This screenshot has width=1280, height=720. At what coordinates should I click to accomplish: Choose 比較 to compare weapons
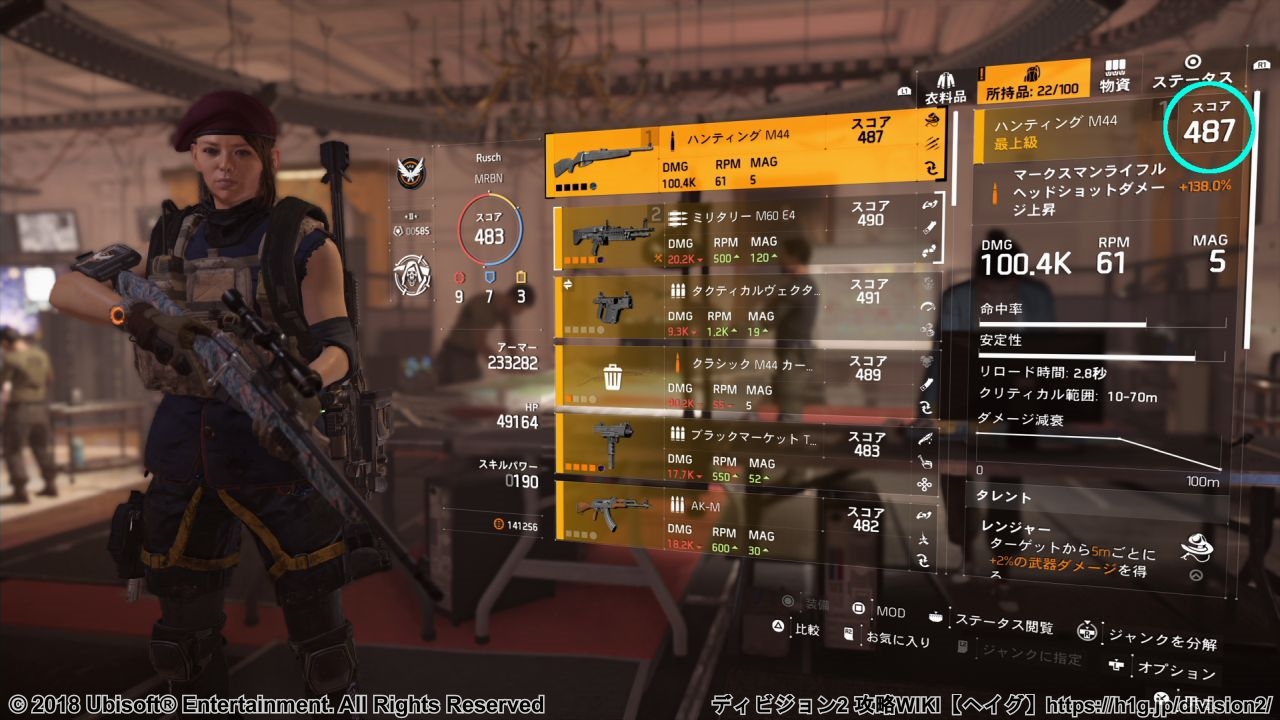point(796,629)
